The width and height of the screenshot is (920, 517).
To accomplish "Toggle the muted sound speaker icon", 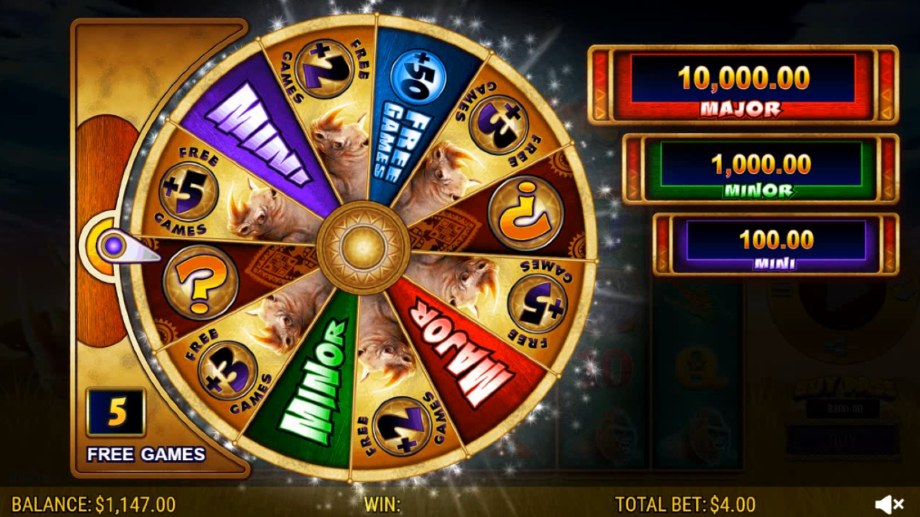I will click(890, 504).
